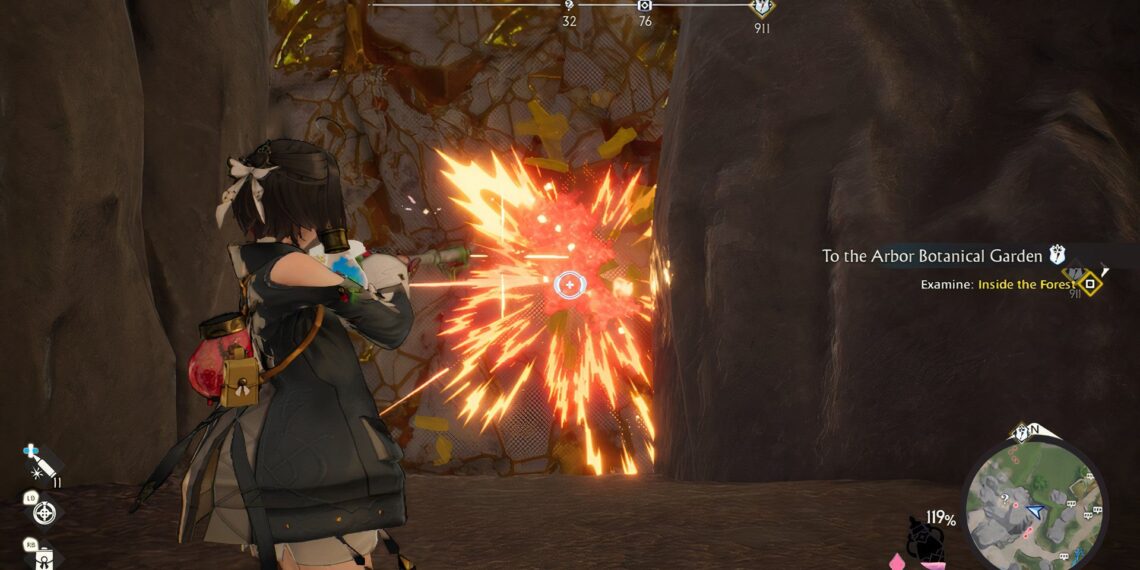
Task: Open the circular minimap
Action: (1034, 505)
